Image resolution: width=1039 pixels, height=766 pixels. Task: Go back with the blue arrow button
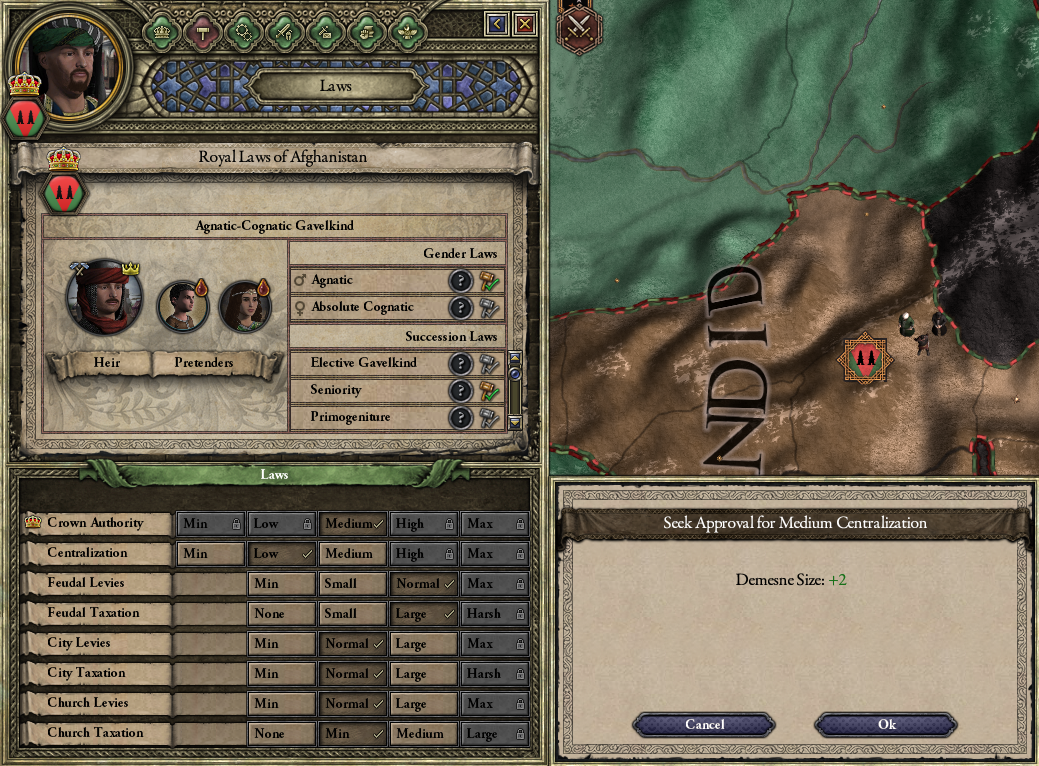pos(497,24)
